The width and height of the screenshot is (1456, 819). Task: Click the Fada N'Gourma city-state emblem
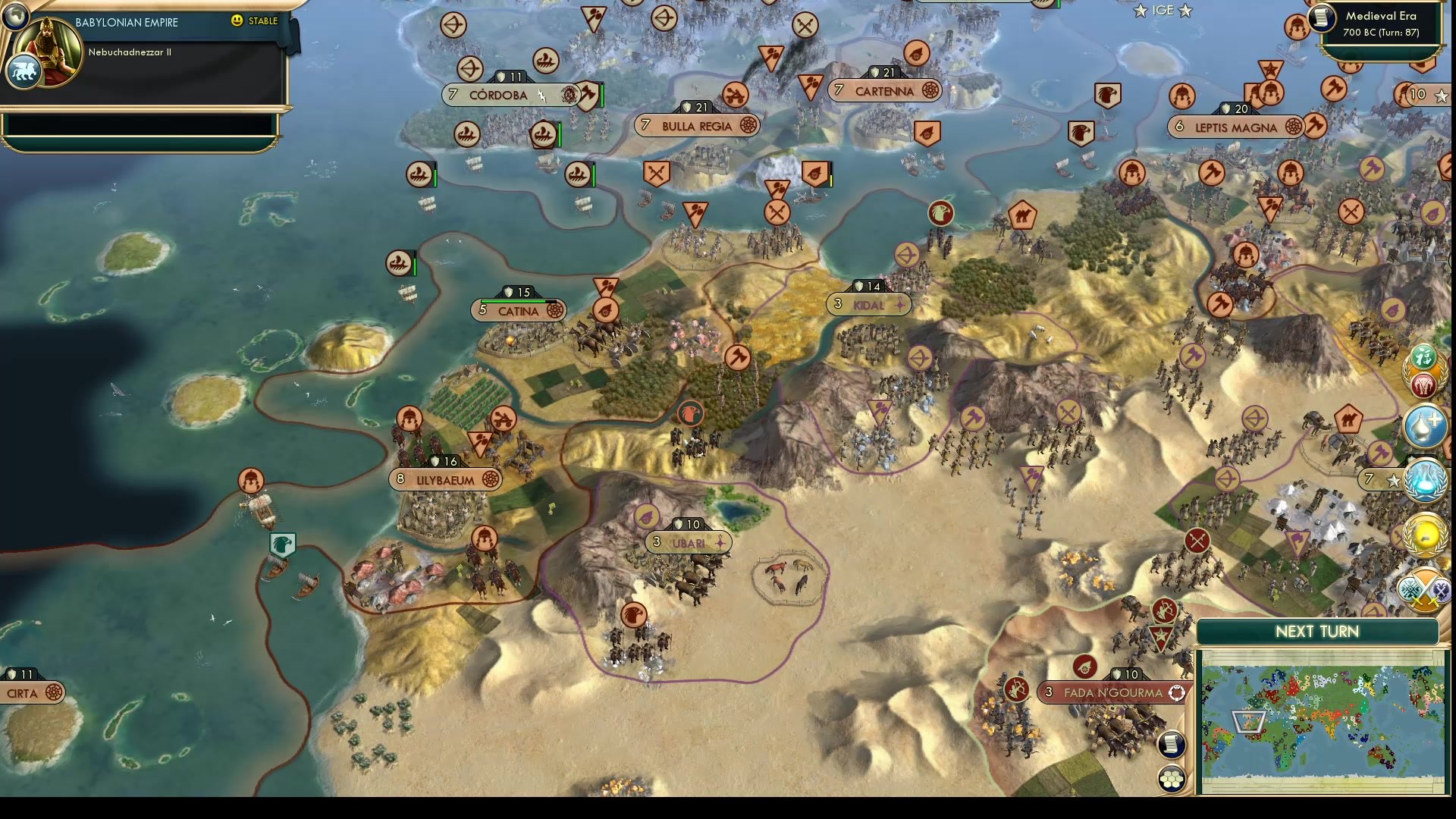[1177, 692]
